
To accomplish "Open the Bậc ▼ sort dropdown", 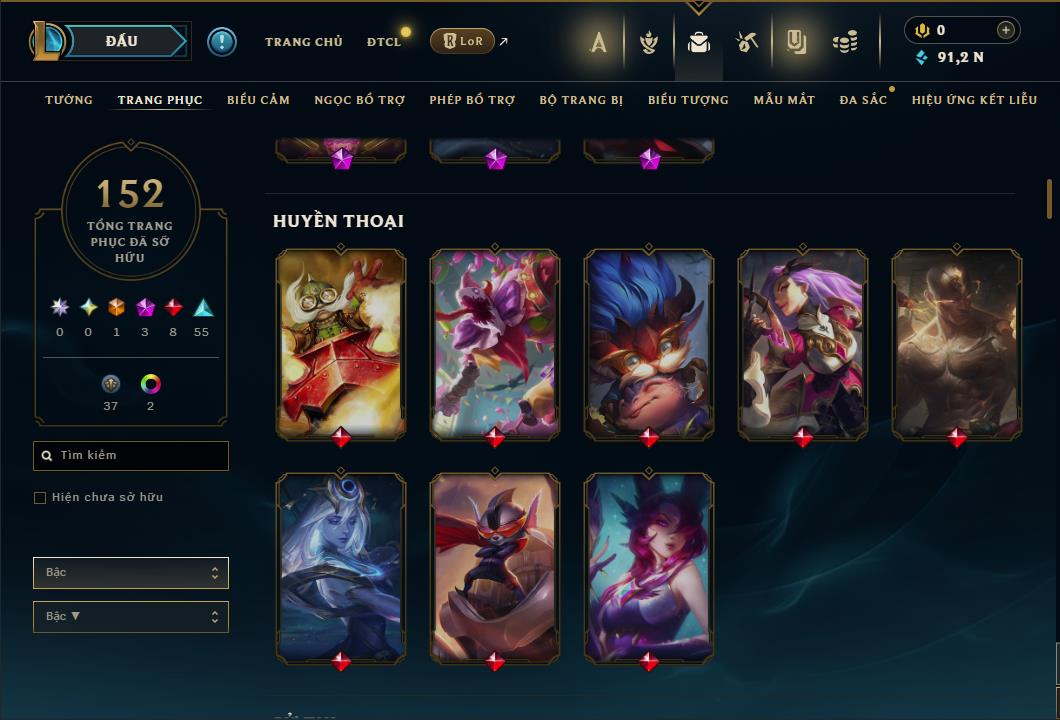I will coord(131,617).
